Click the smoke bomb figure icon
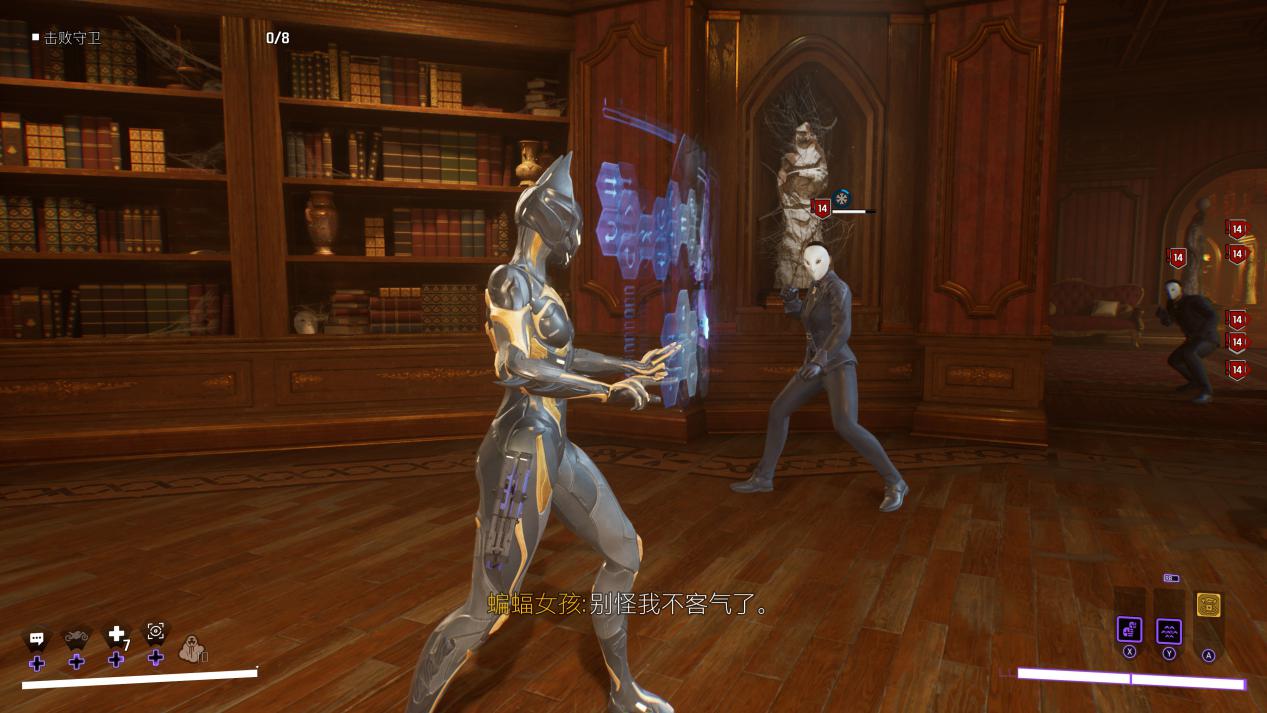This screenshot has width=1267, height=713. pyautogui.click(x=191, y=650)
